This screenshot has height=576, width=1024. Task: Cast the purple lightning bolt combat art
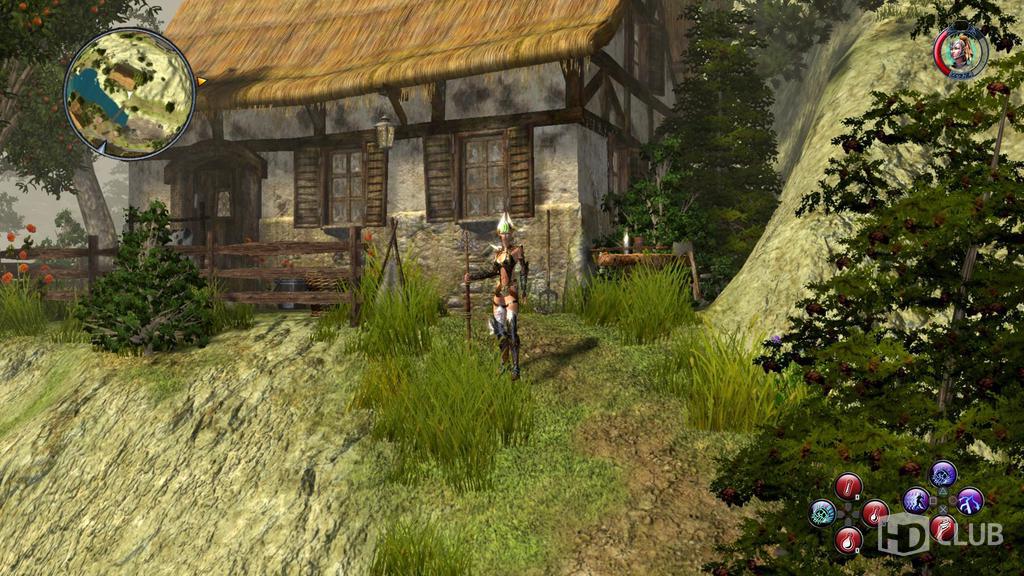click(x=969, y=500)
